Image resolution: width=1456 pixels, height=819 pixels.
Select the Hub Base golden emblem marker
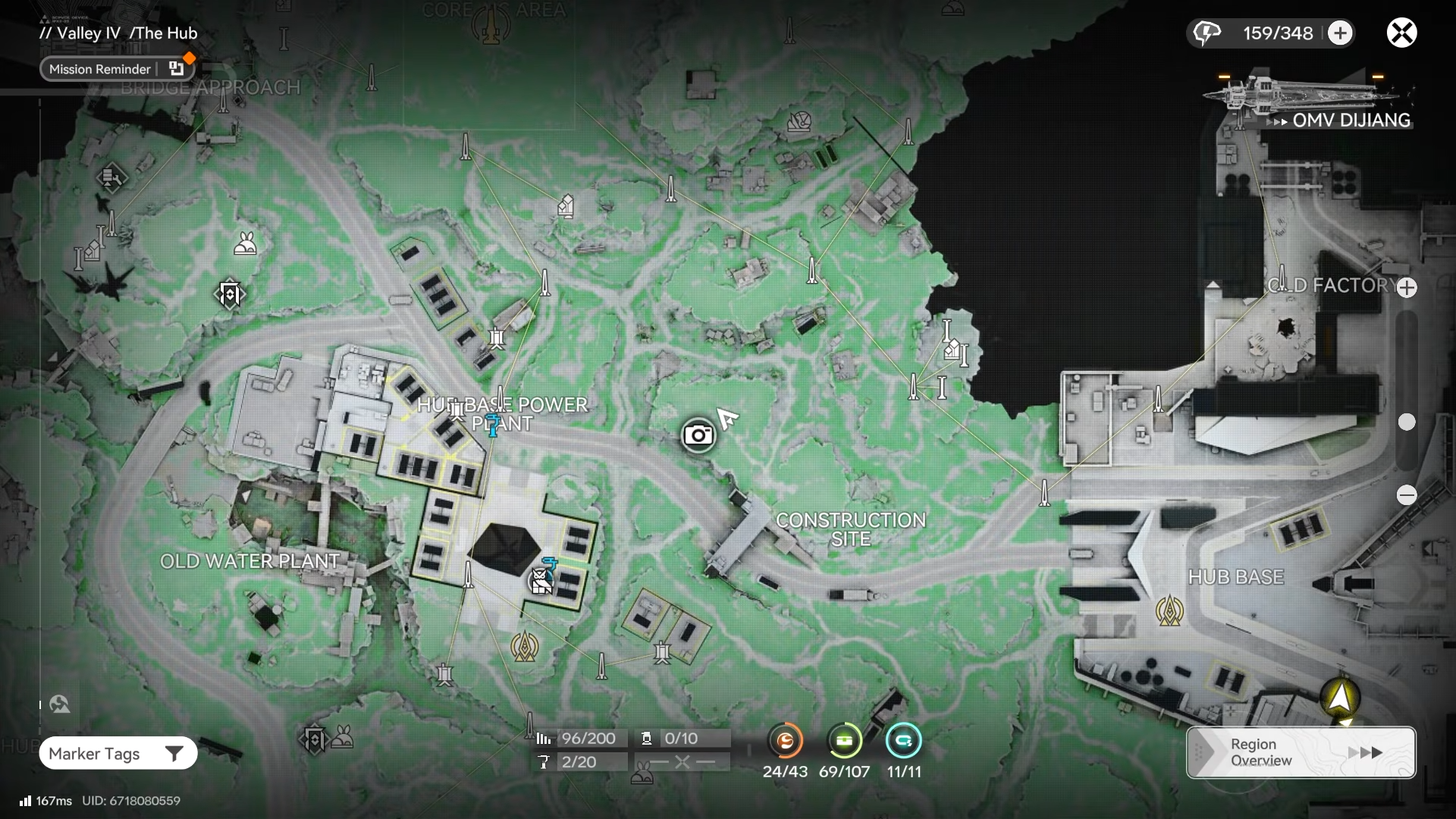pyautogui.click(x=1169, y=610)
